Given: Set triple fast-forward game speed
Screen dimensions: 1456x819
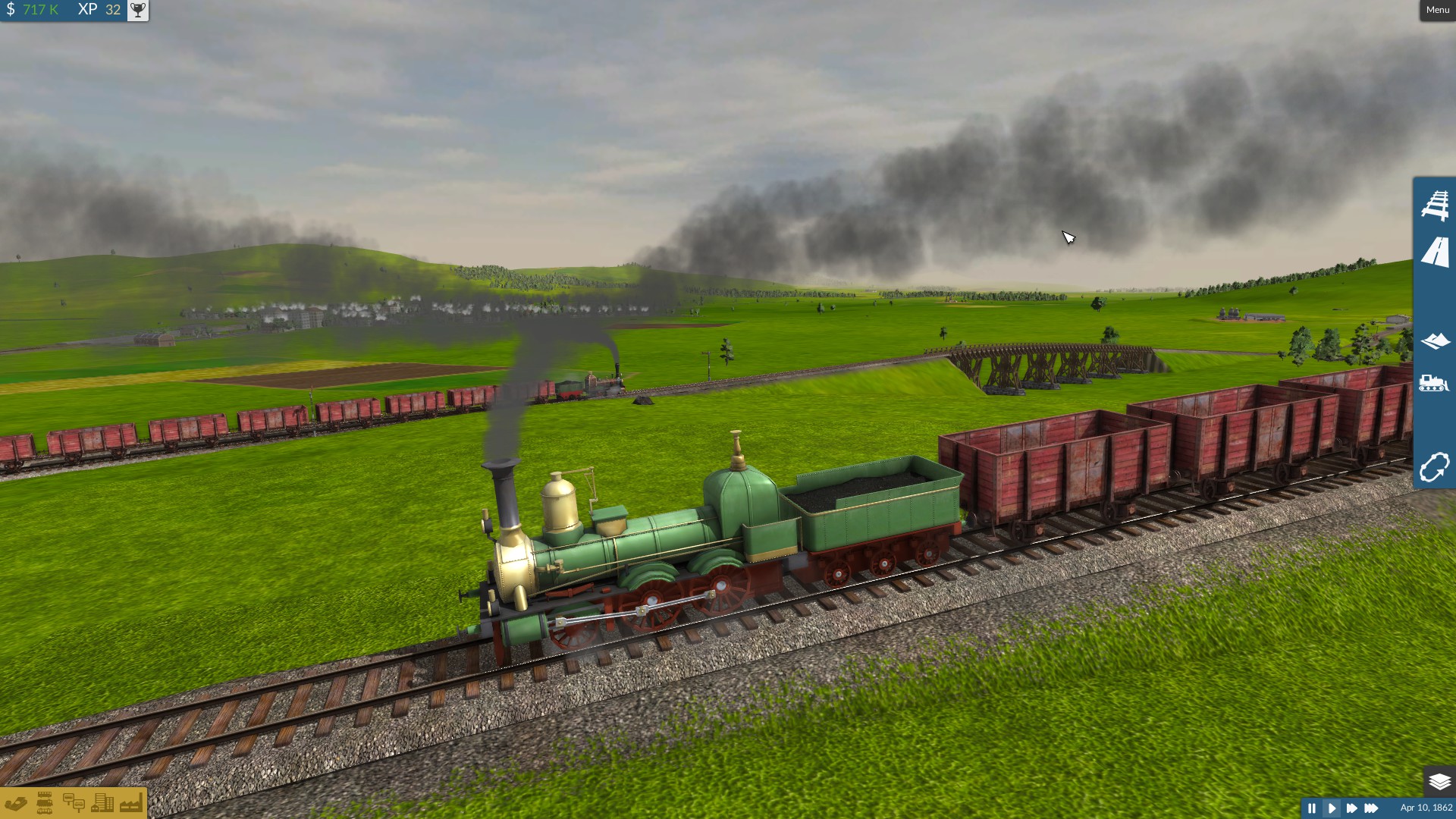Looking at the screenshot, I should click(x=1371, y=808).
